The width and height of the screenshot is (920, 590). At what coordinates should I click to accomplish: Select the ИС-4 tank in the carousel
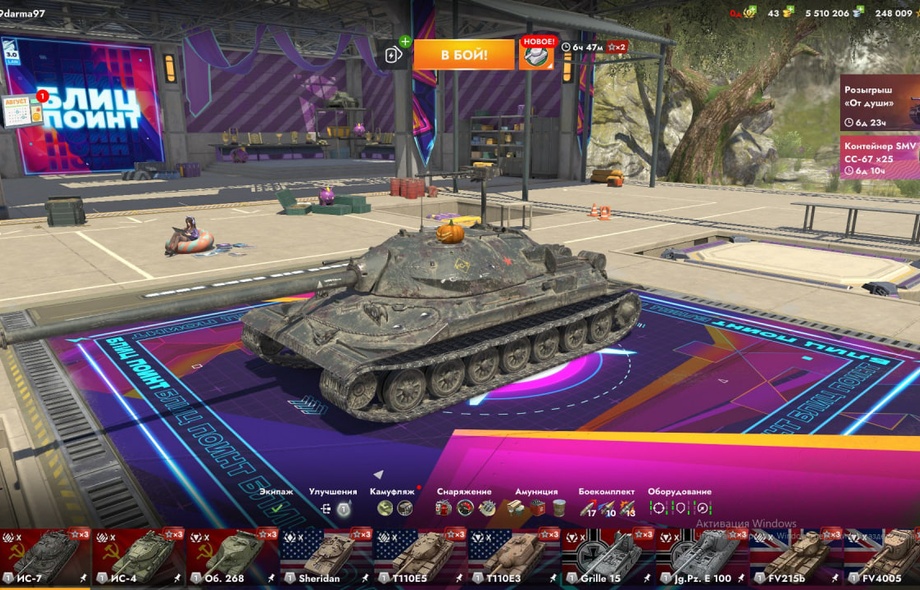[139, 558]
